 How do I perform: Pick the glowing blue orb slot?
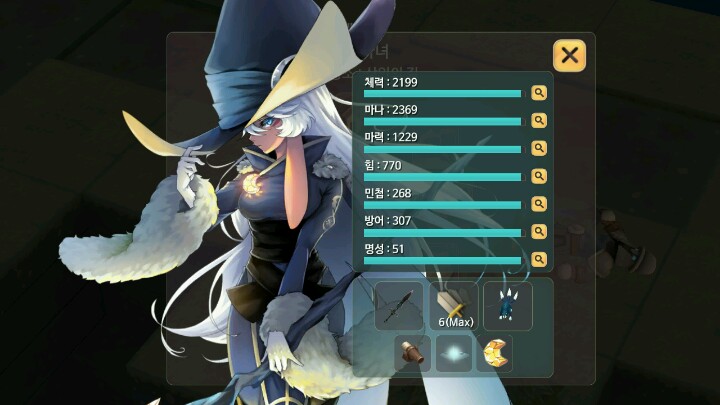[x=454, y=353]
